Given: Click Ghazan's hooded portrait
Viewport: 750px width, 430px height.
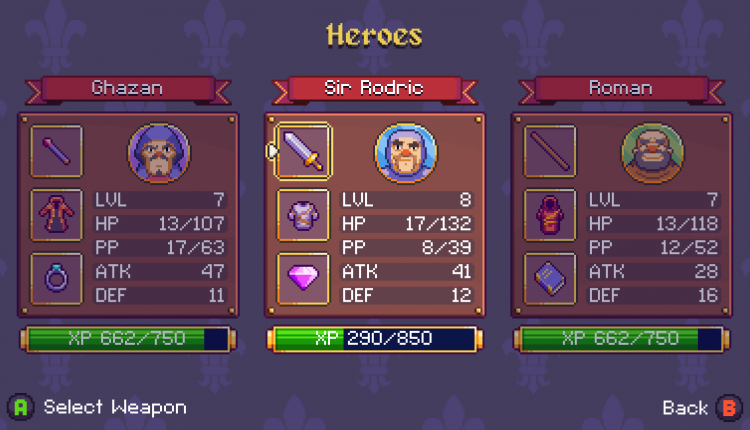Looking at the screenshot, I should [x=158, y=152].
